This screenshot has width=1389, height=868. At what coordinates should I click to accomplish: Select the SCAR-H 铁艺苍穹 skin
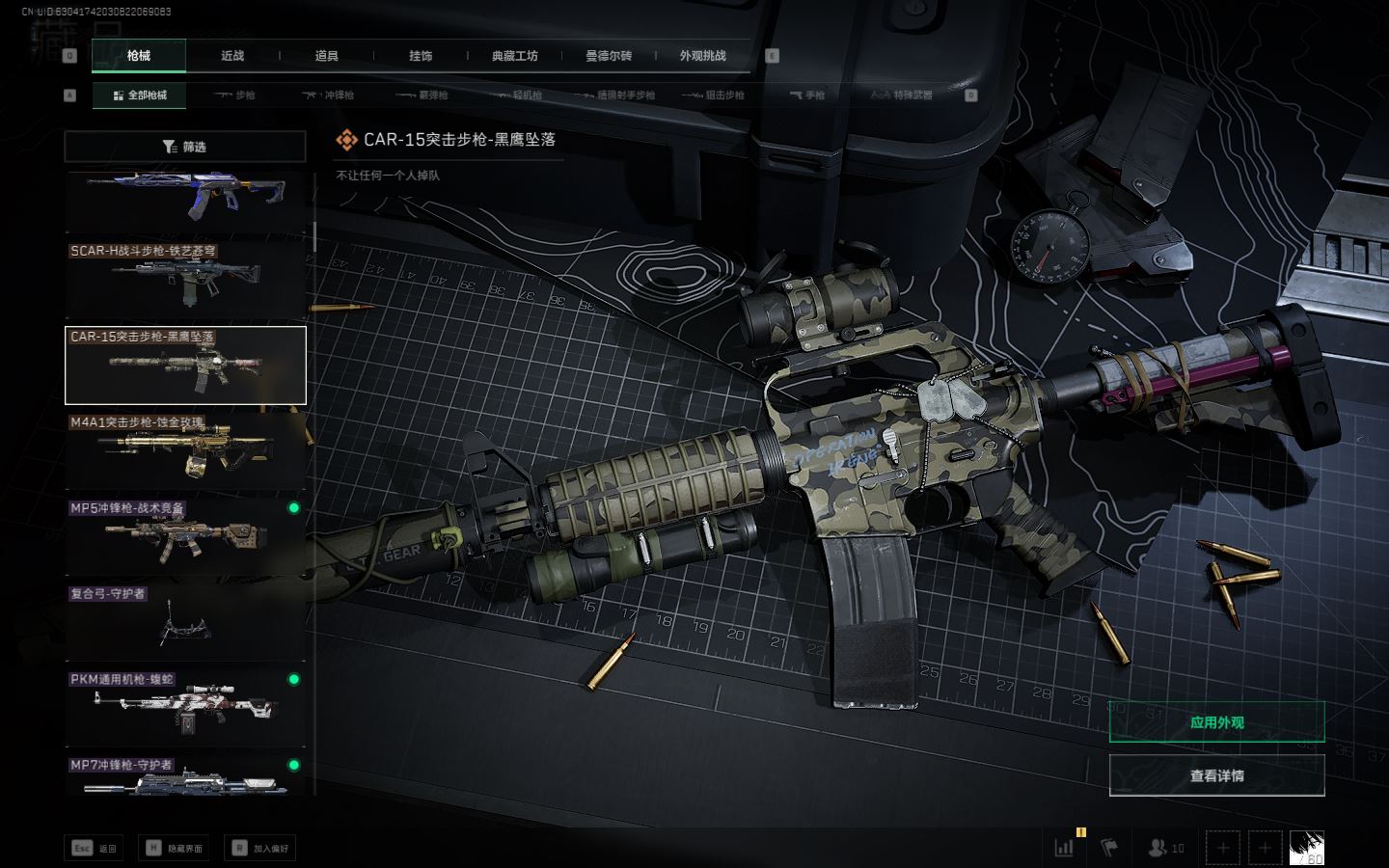[x=185, y=279]
